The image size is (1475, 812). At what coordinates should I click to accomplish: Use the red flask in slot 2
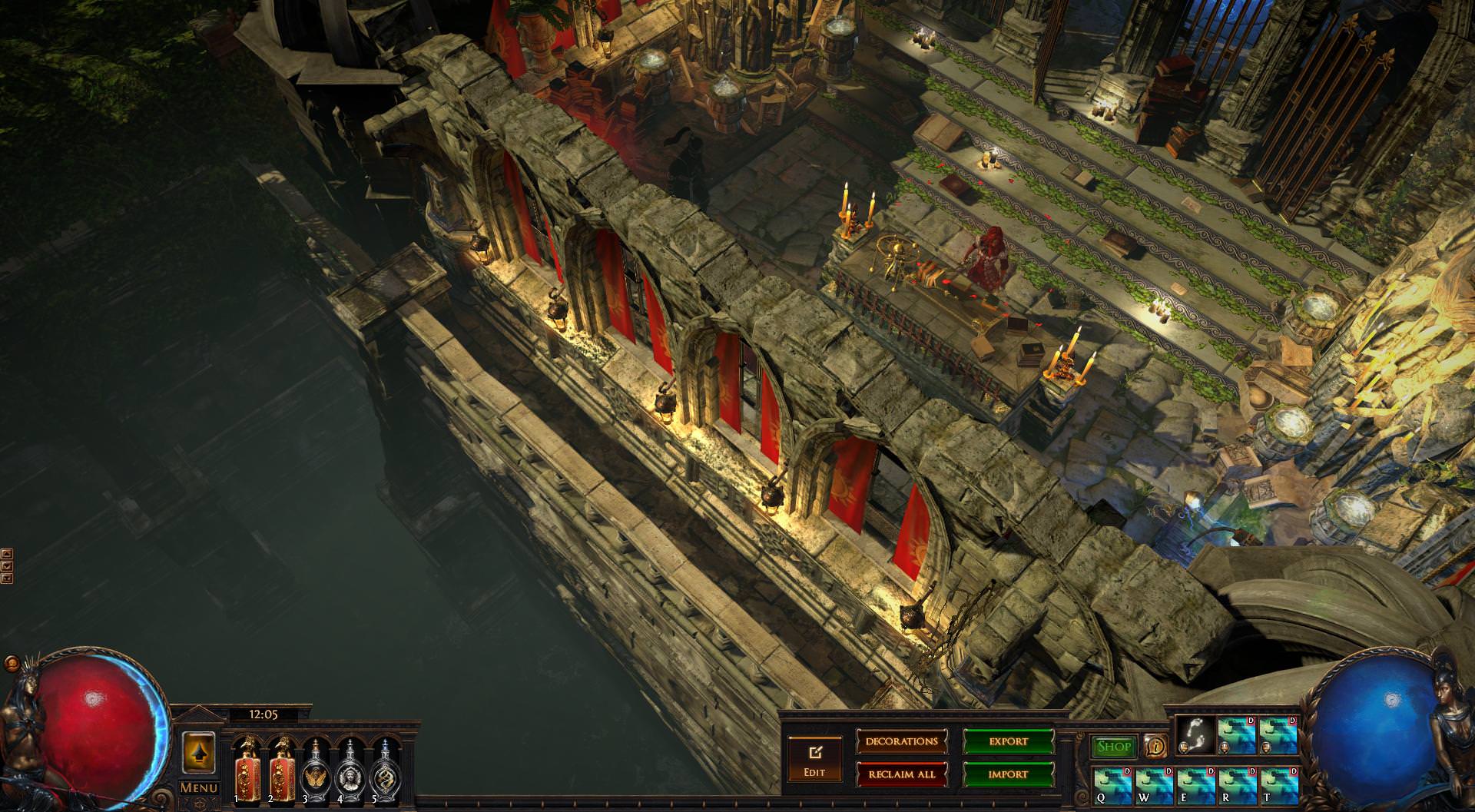280,770
